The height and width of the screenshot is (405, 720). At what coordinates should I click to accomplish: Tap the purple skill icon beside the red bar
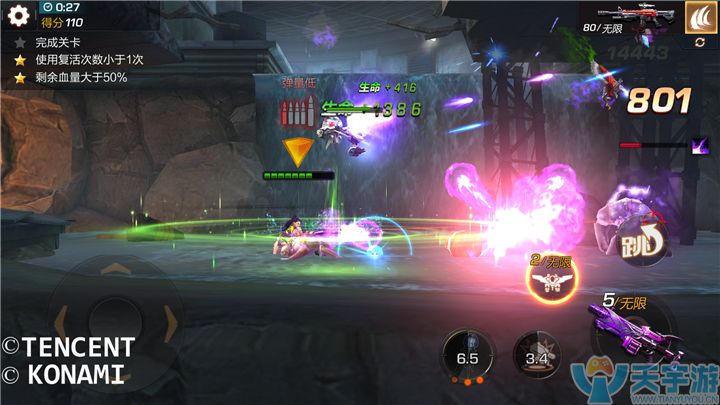700,146
